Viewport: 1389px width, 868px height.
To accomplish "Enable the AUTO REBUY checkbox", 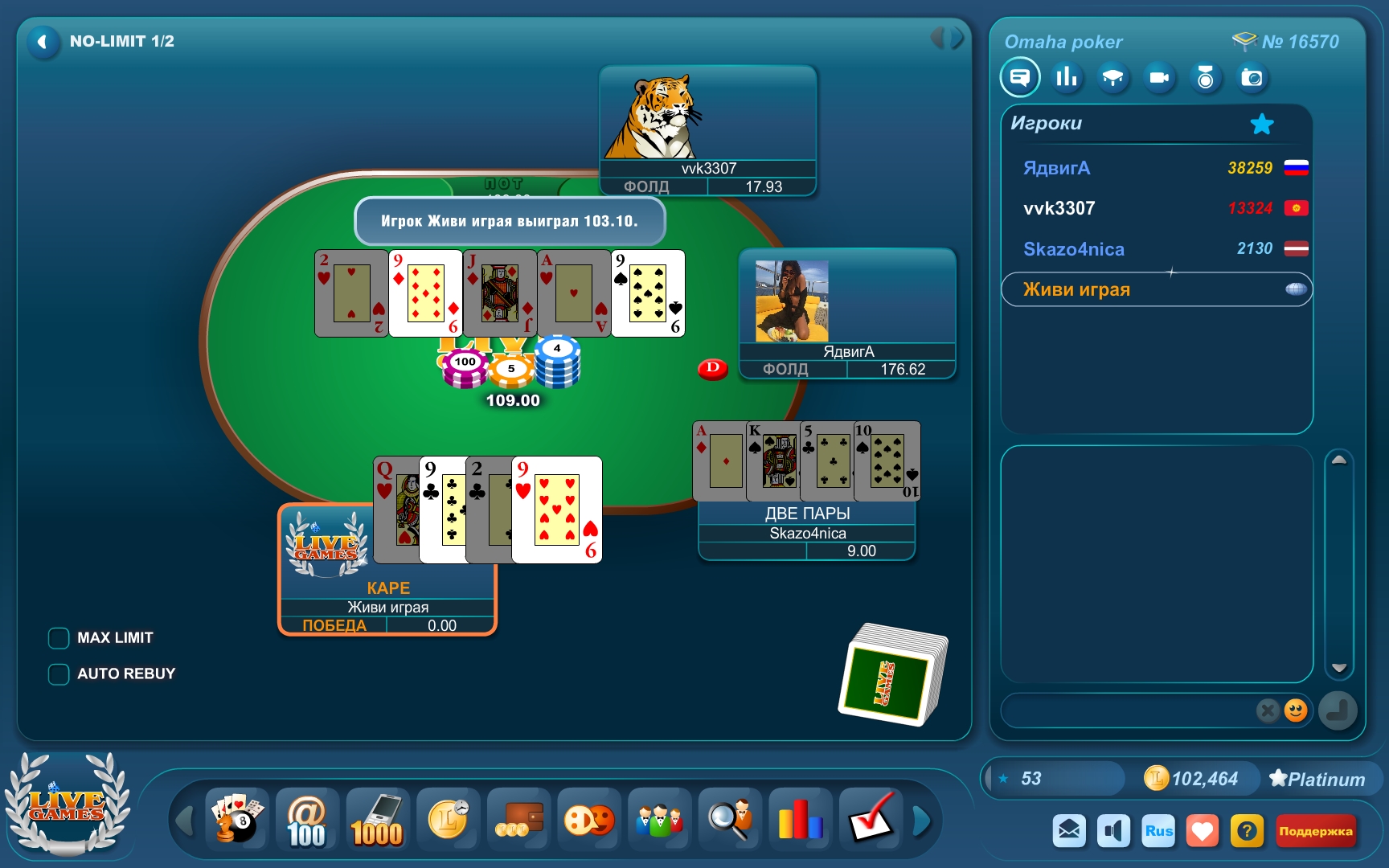I will [59, 674].
